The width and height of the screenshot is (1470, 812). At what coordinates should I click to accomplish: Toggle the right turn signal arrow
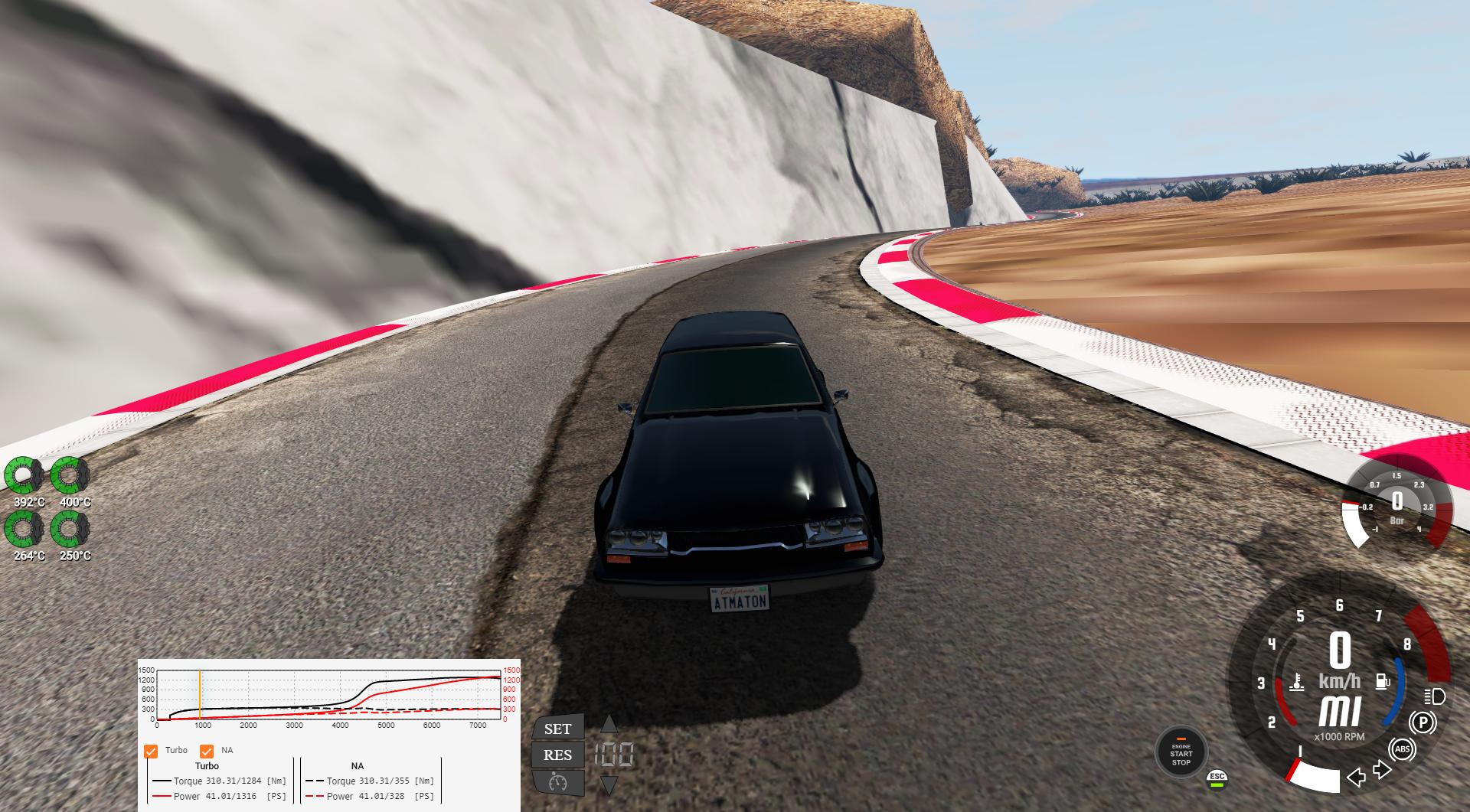1382,771
